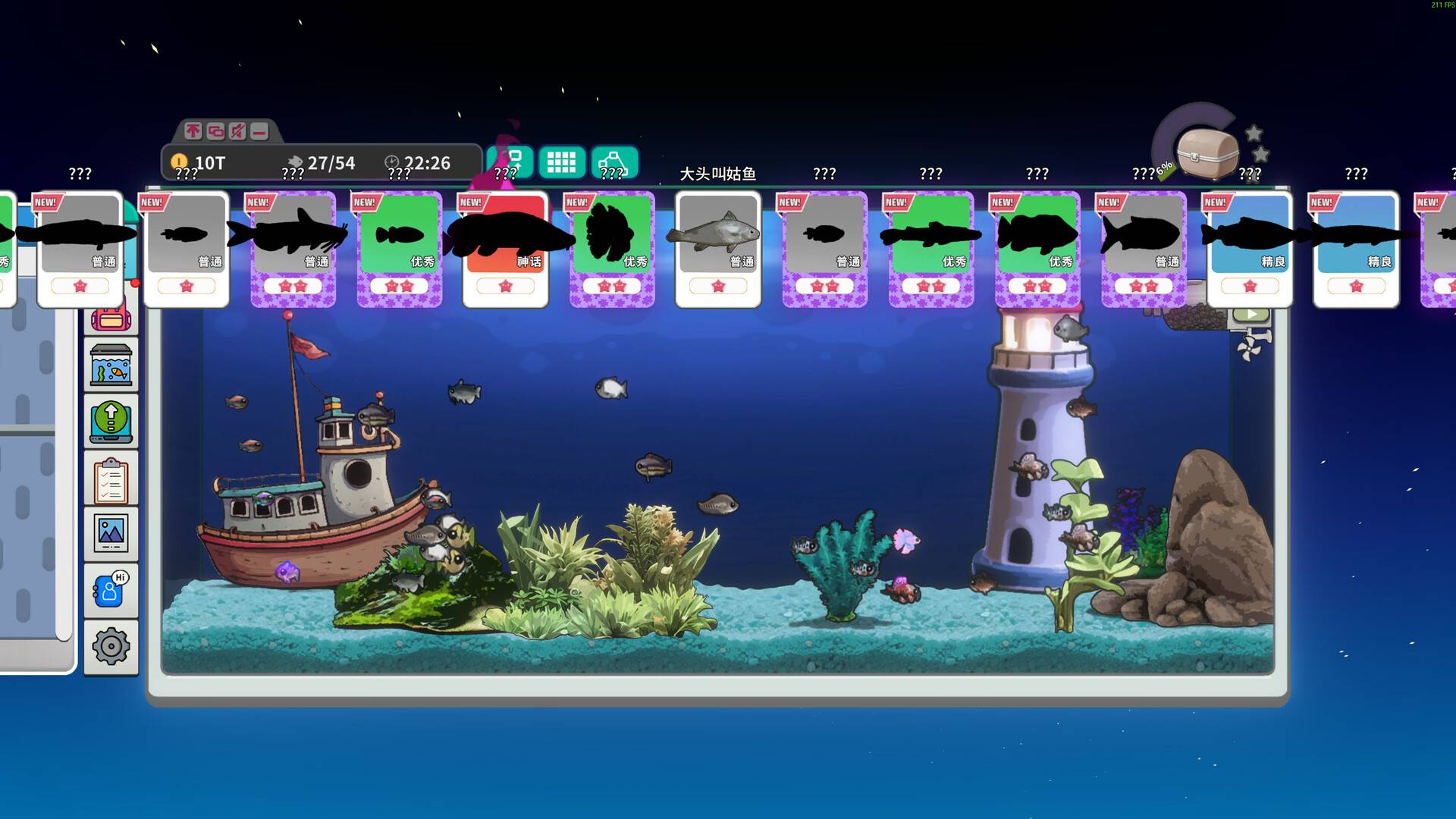Toggle the mute sound icon
The image size is (1456, 819).
tap(237, 130)
